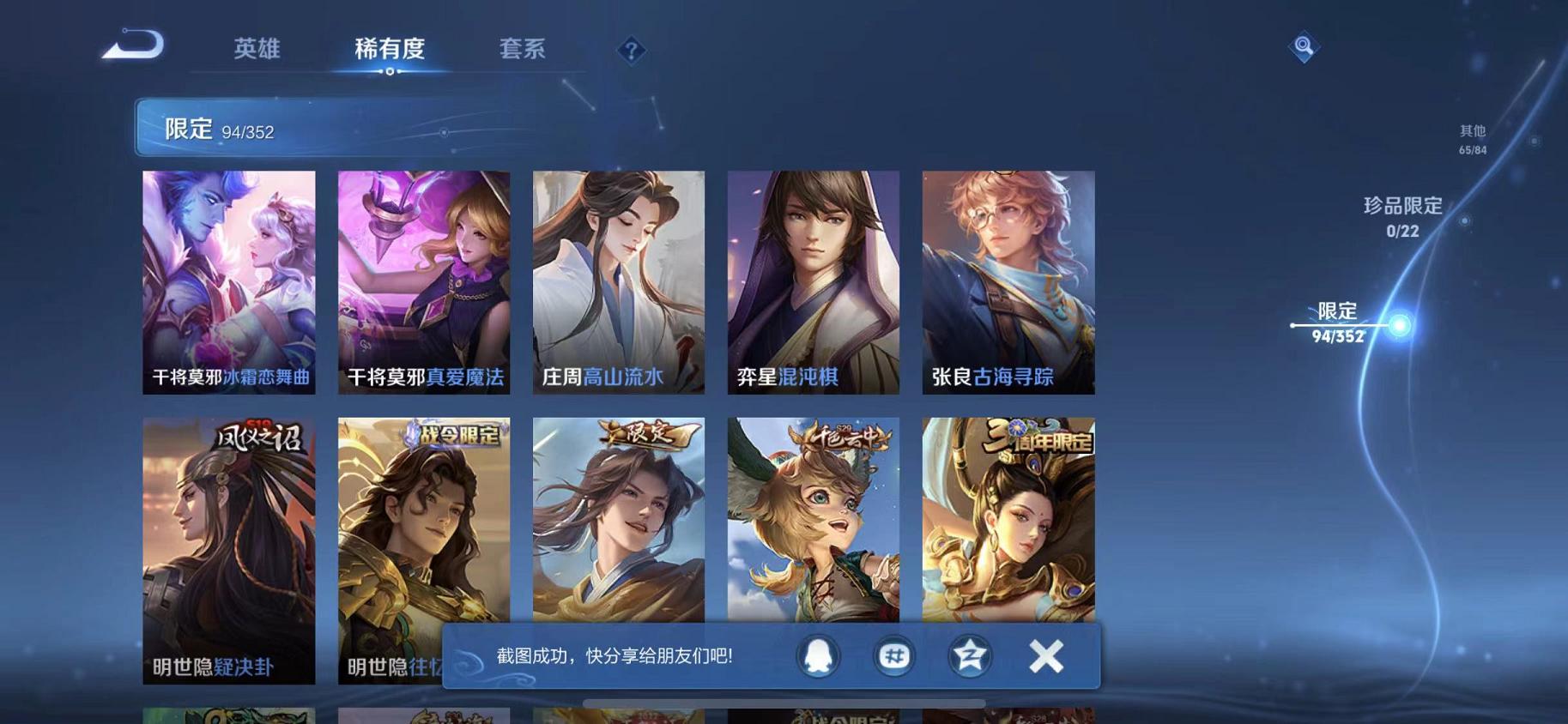Viewport: 1568px width, 724px height.
Task: Open the search magnifier in top right
Action: click(1303, 46)
